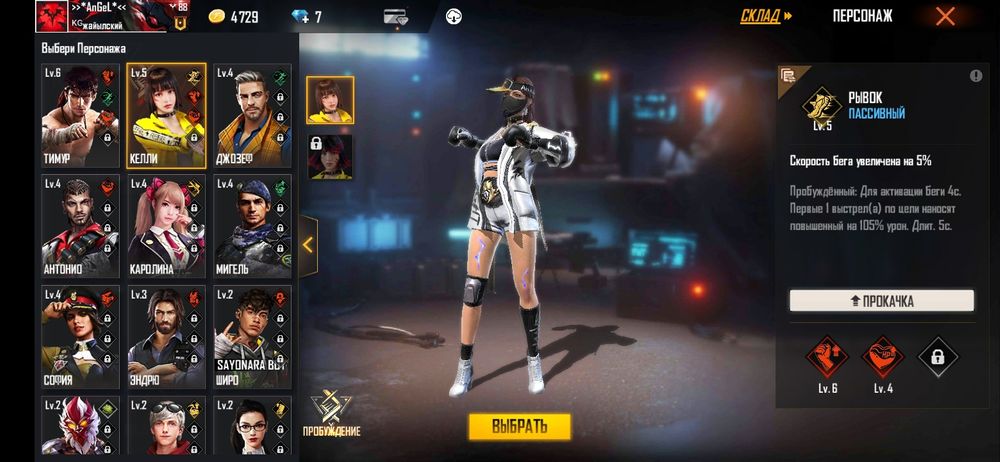Image resolution: width=1000 pixels, height=462 pixels.
Task: Select the Каролина character tile
Action: (166, 227)
